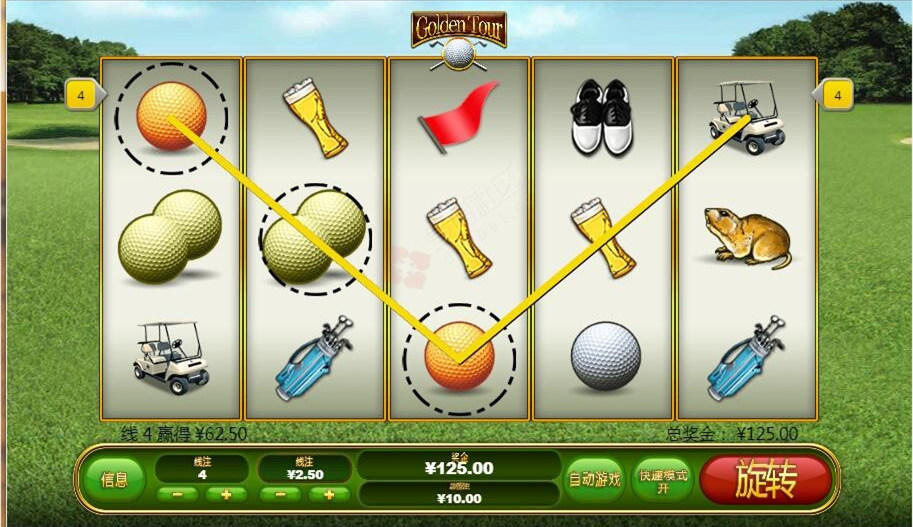This screenshot has width=913, height=527.
Task: Decrease the number of lines below 4
Action: point(177,494)
